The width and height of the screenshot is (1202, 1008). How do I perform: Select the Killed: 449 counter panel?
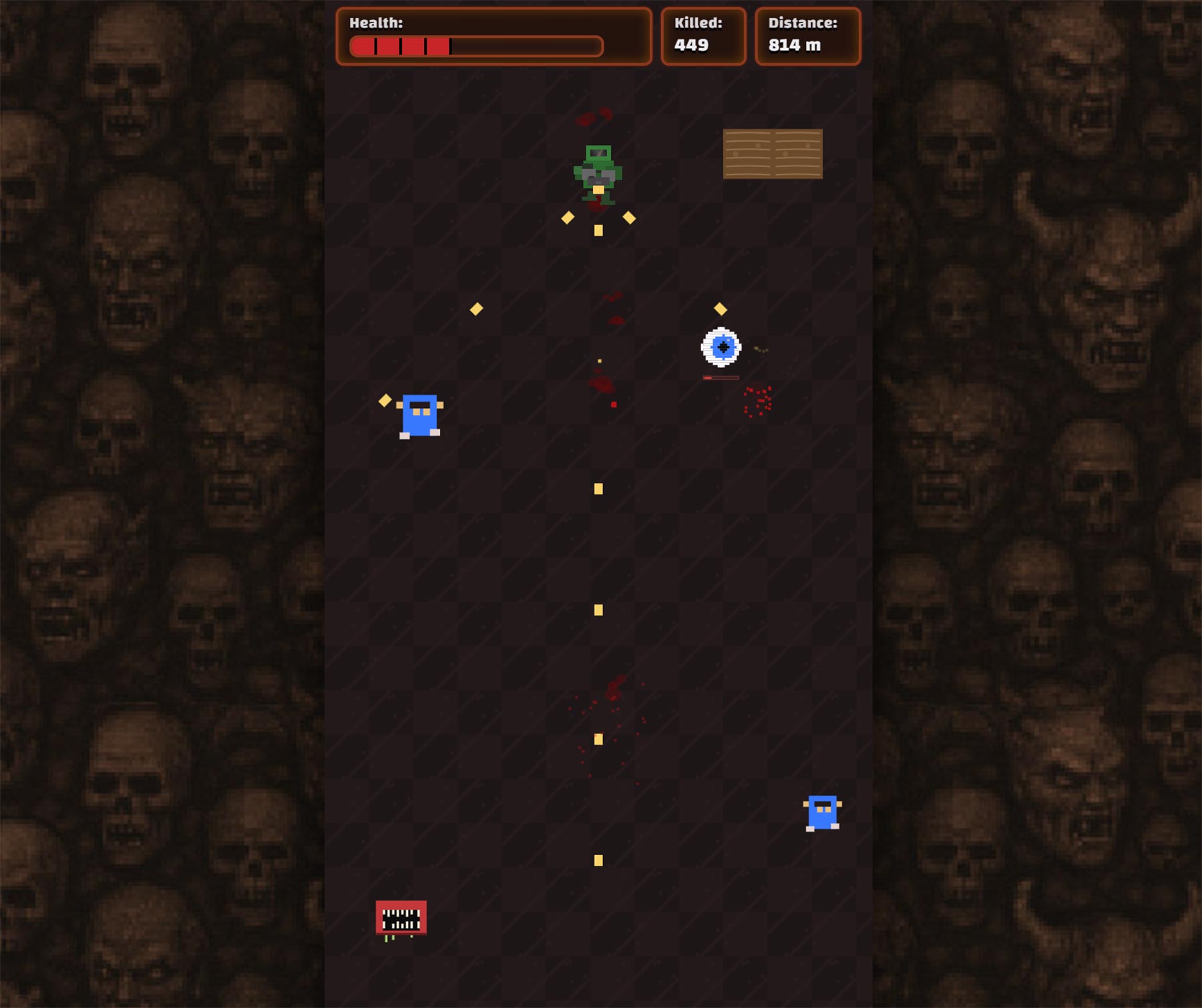703,35
